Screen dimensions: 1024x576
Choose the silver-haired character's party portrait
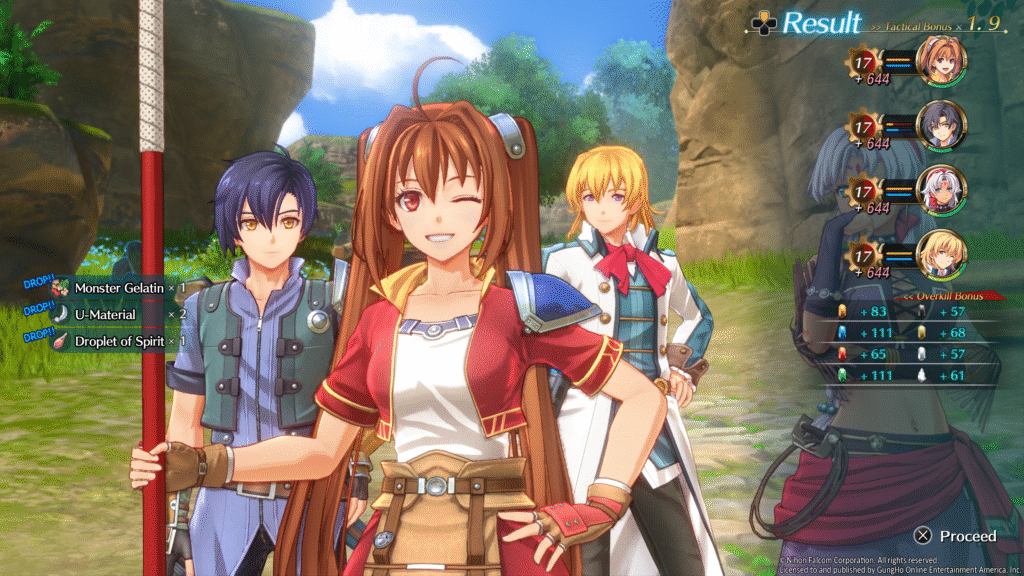(x=939, y=190)
